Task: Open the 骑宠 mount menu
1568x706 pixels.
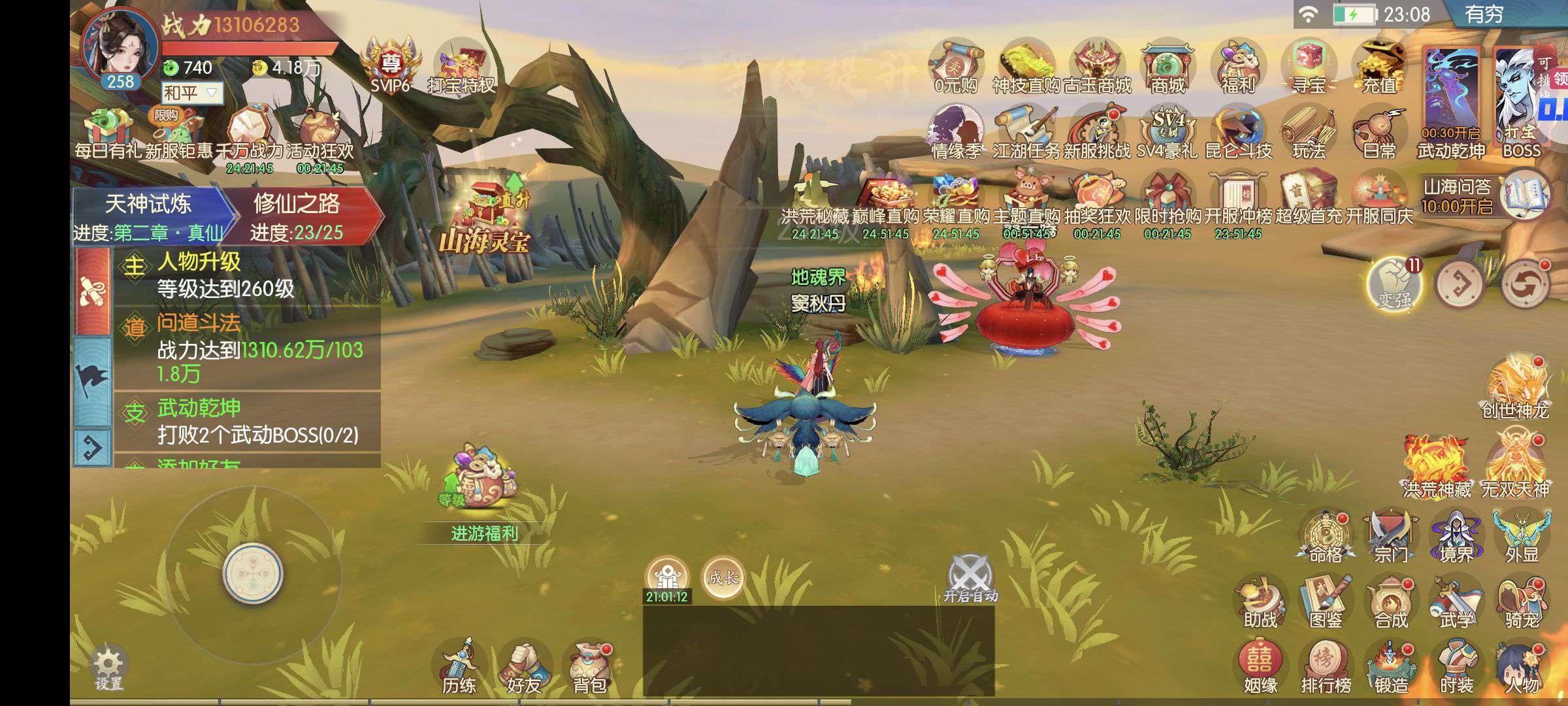Action: coord(1522,602)
